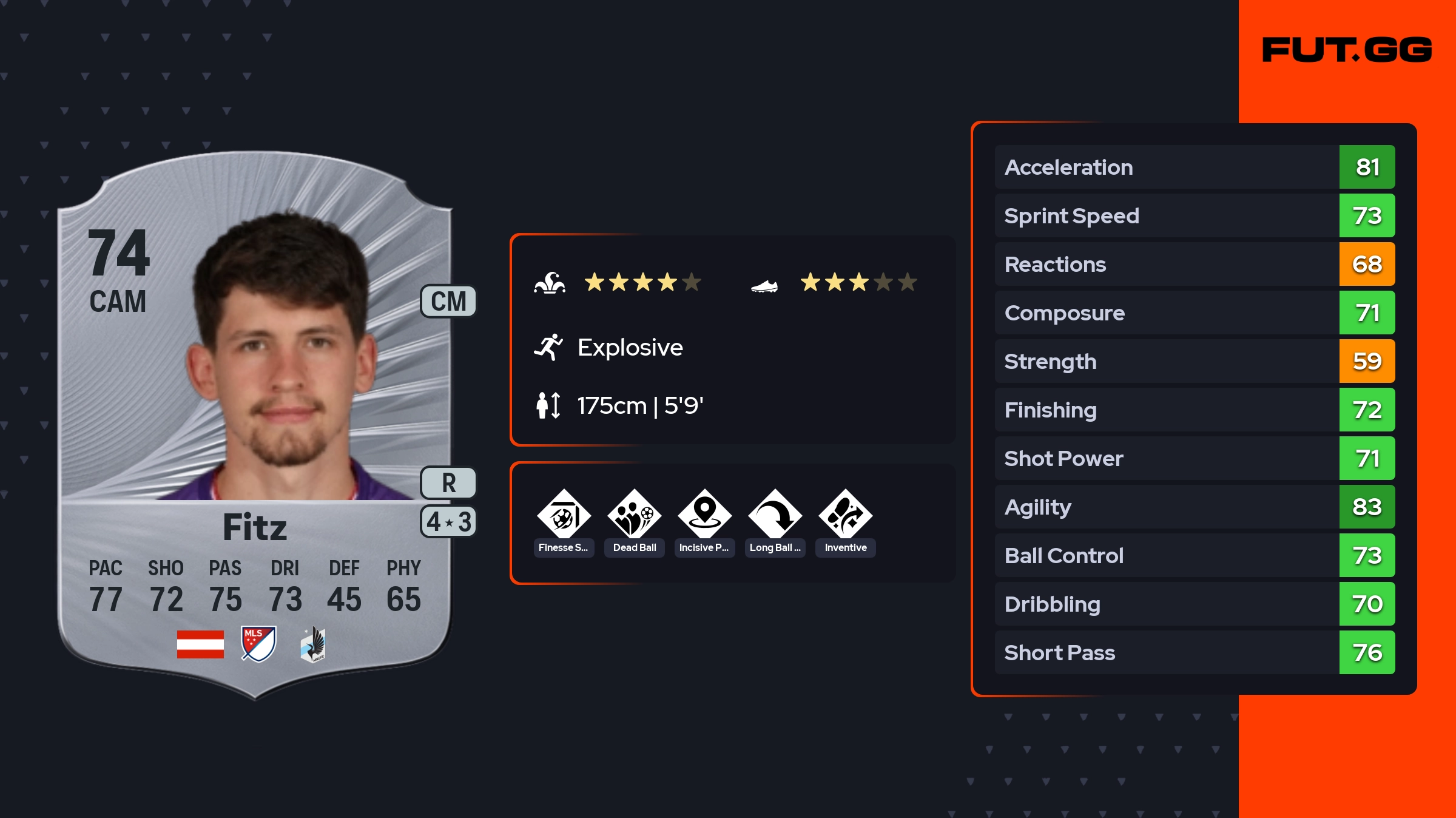Select the Acceleration stat row
Image resolution: width=1456 pixels, height=818 pixels.
(x=1194, y=167)
